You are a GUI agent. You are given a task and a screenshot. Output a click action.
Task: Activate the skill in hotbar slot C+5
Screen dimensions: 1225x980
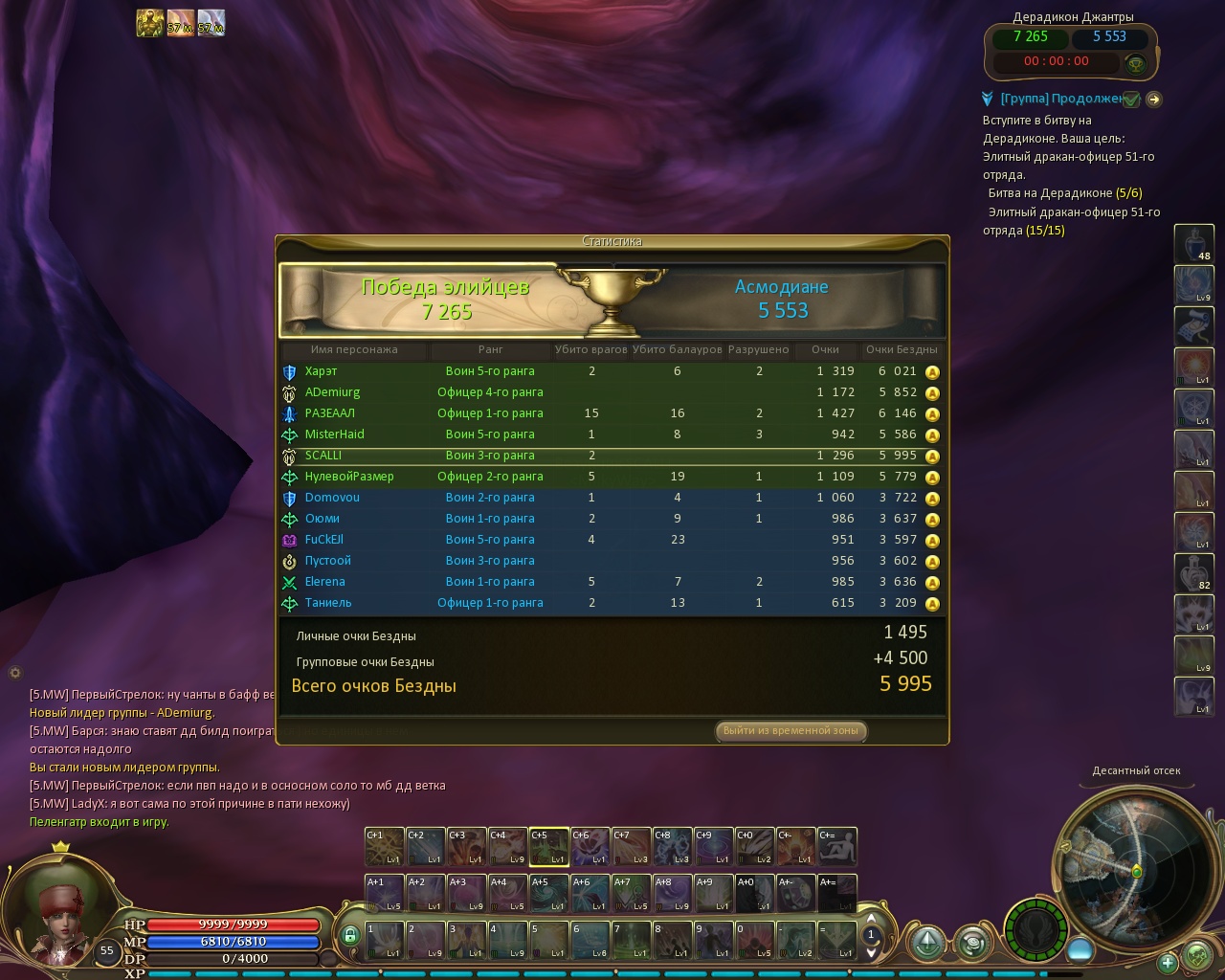point(549,846)
